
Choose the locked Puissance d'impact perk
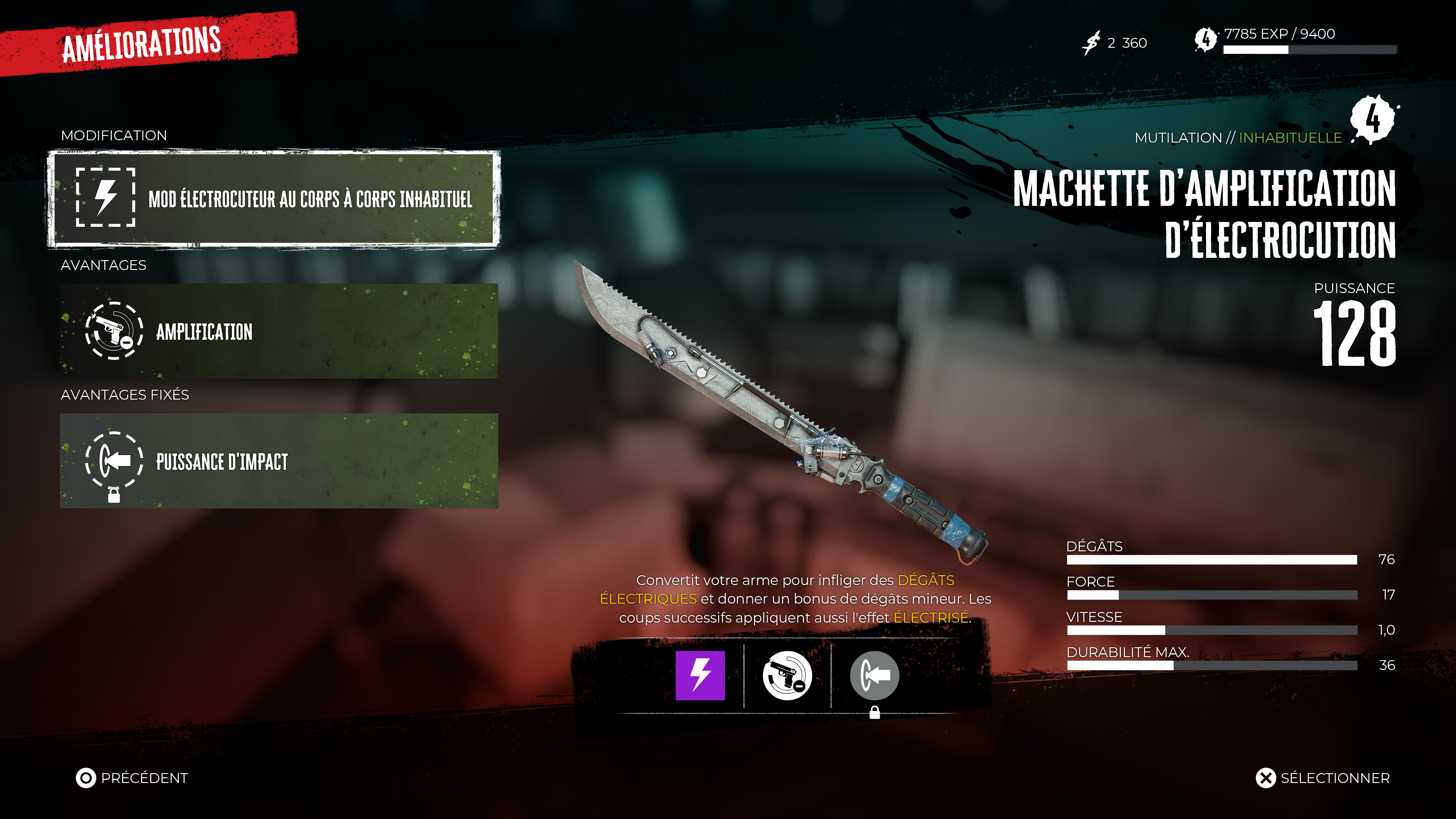[x=279, y=461]
